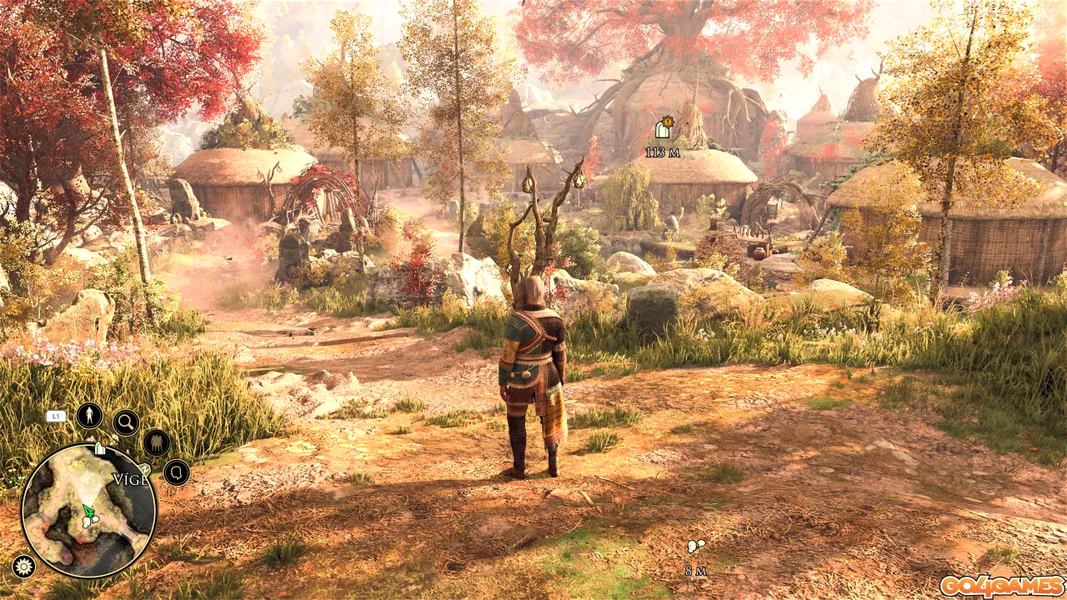Activate the magnifying glass search icon
This screenshot has height=600, width=1067.
(x=126, y=423)
